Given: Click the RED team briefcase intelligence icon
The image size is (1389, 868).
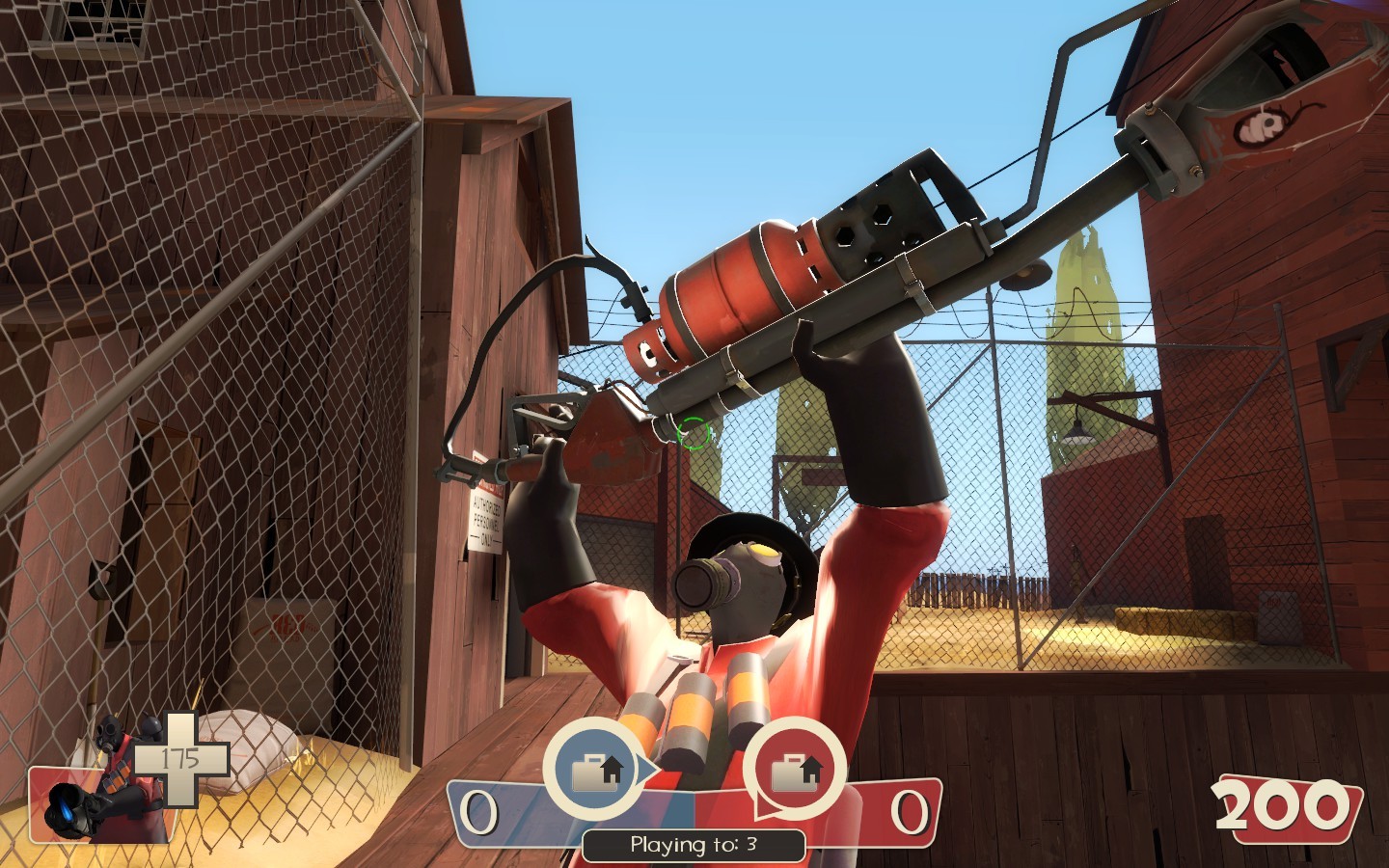Looking at the screenshot, I should tap(793, 772).
